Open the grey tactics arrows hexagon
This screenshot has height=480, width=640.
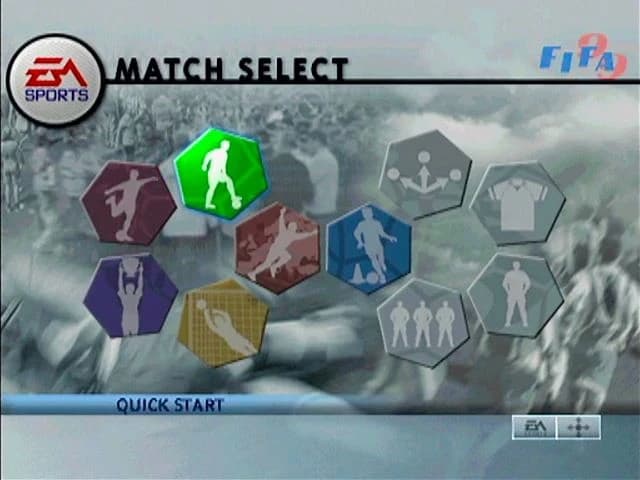pos(425,174)
